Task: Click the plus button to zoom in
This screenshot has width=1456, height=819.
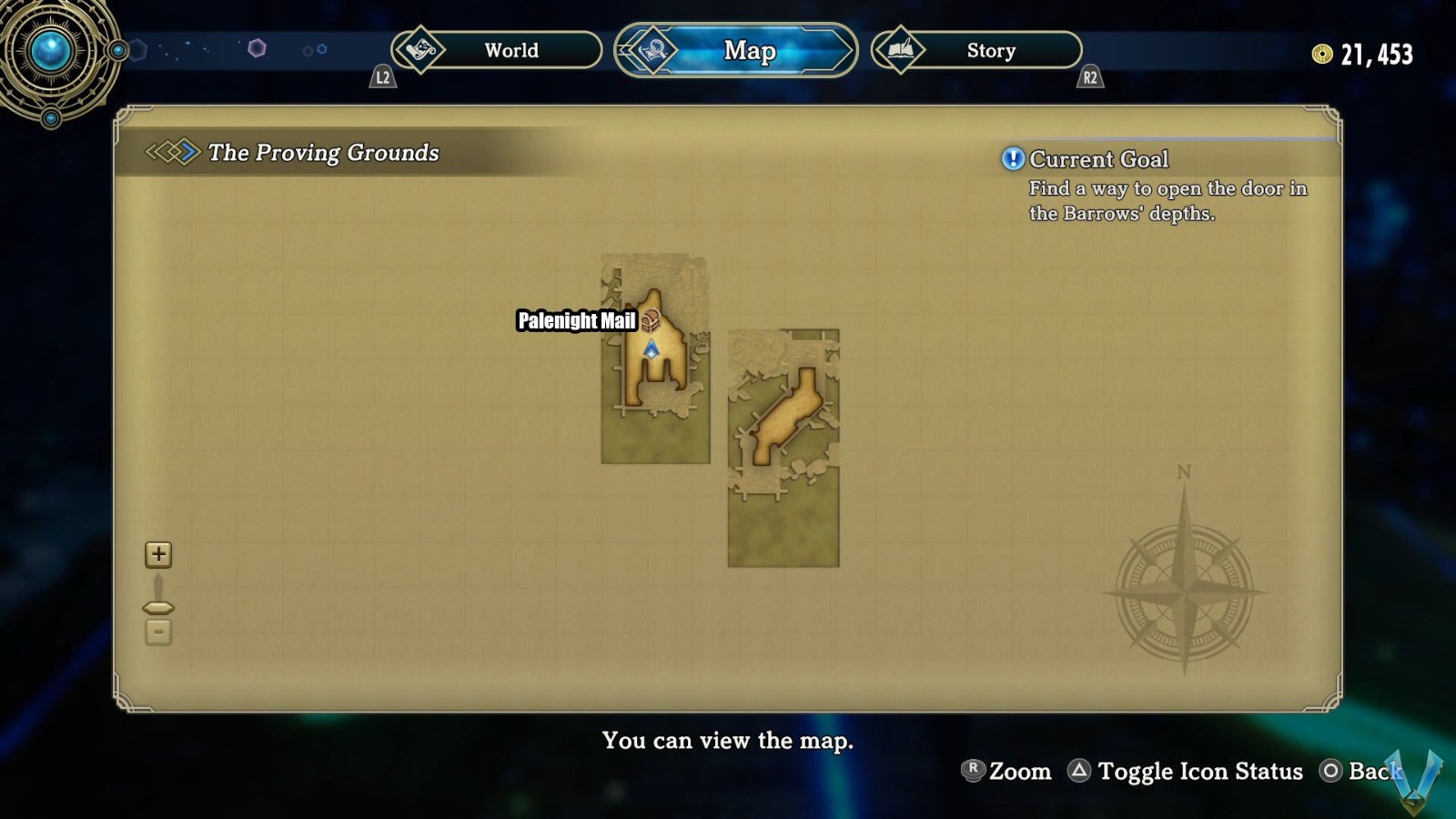Action: 158,553
